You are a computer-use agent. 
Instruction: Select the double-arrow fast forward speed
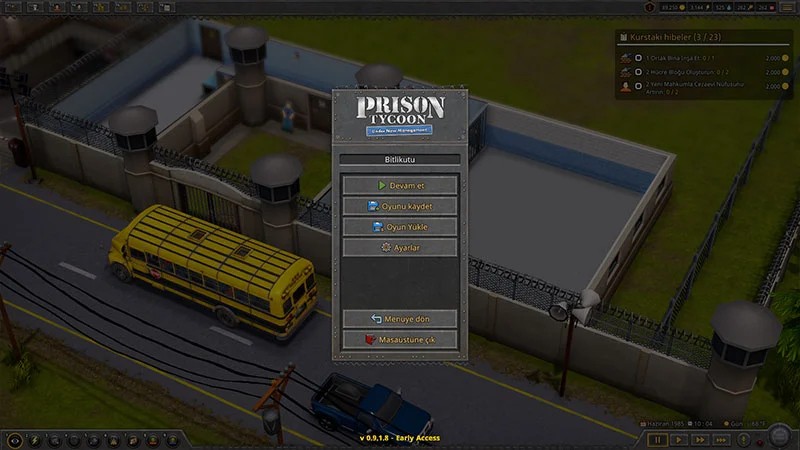click(701, 439)
